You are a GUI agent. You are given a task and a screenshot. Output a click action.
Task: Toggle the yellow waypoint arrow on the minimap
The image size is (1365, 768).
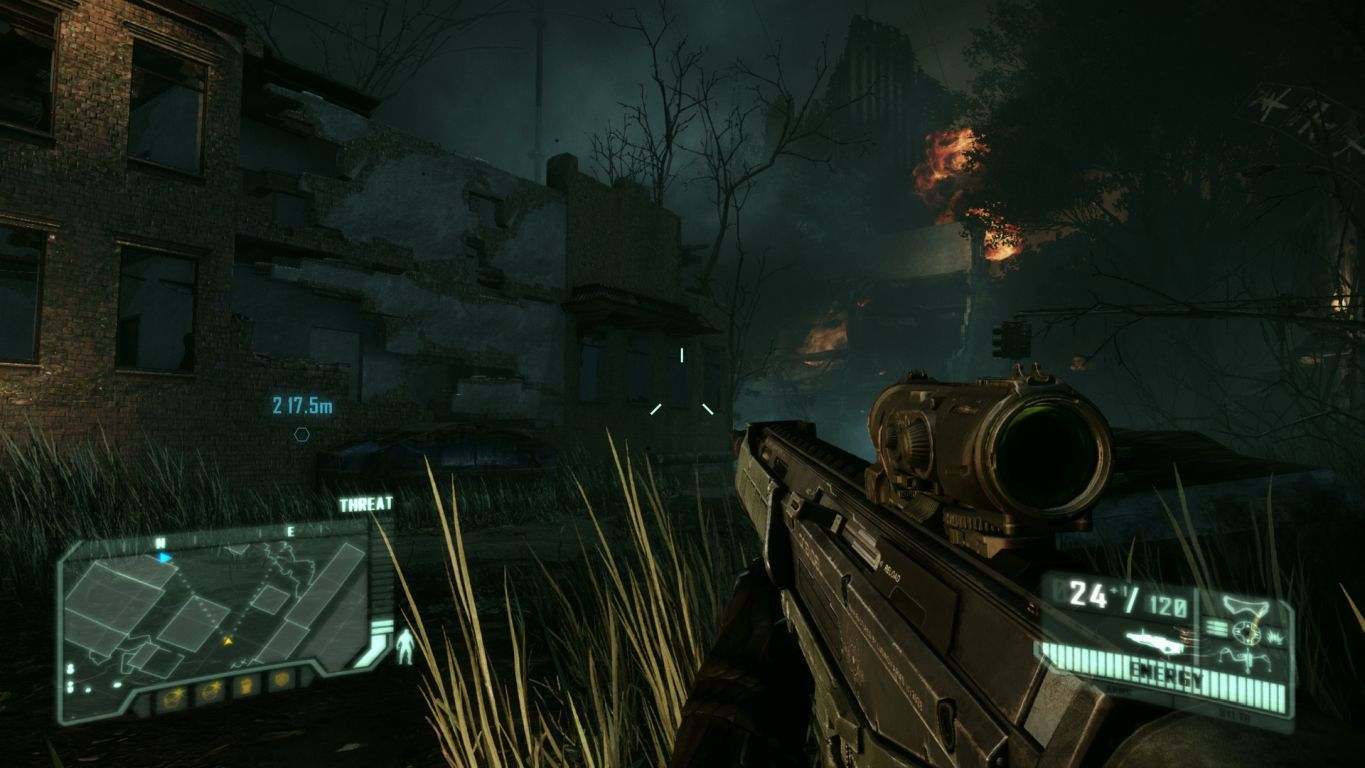click(228, 640)
